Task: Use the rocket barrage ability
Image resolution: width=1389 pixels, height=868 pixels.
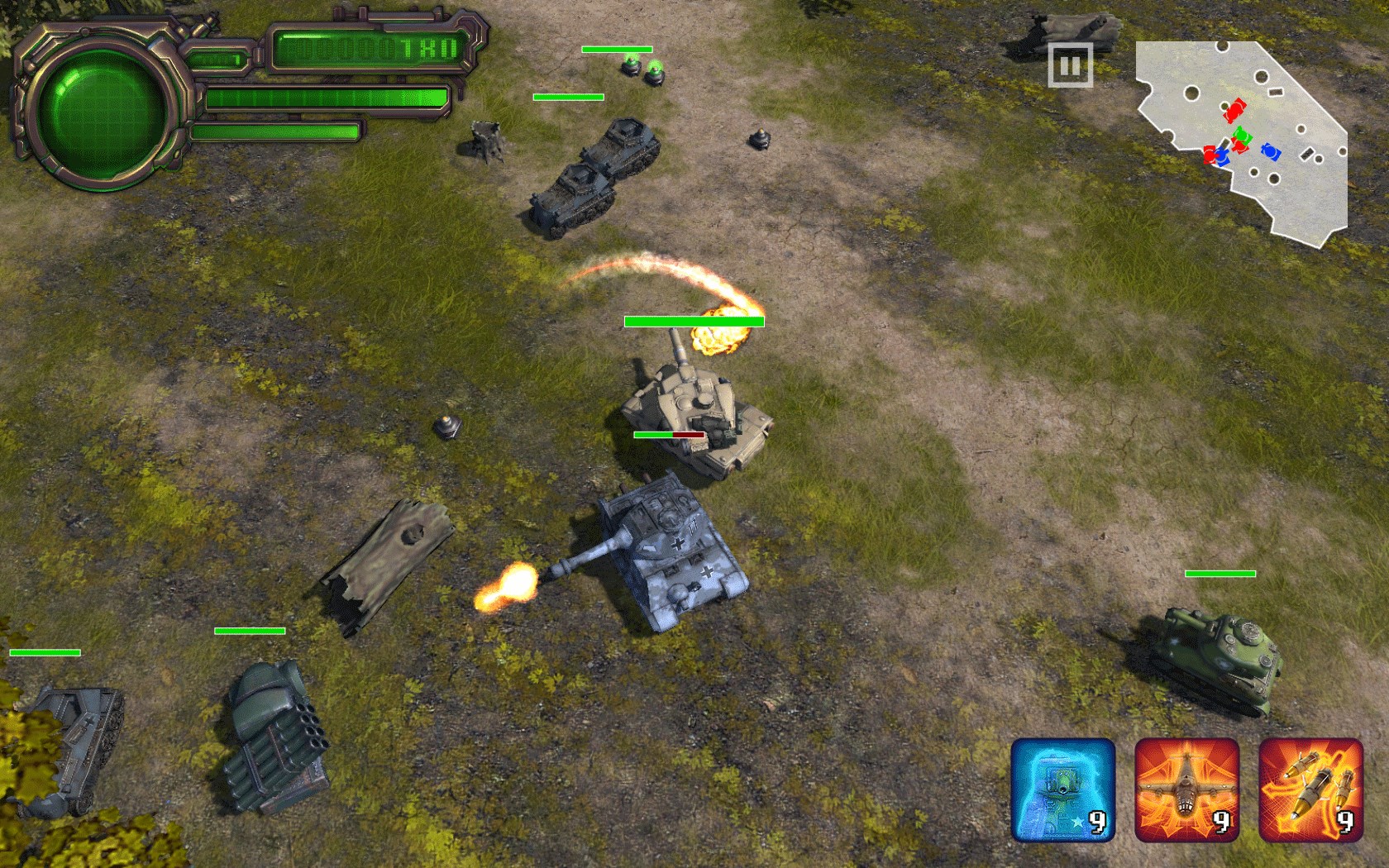Action: [x=1310, y=789]
